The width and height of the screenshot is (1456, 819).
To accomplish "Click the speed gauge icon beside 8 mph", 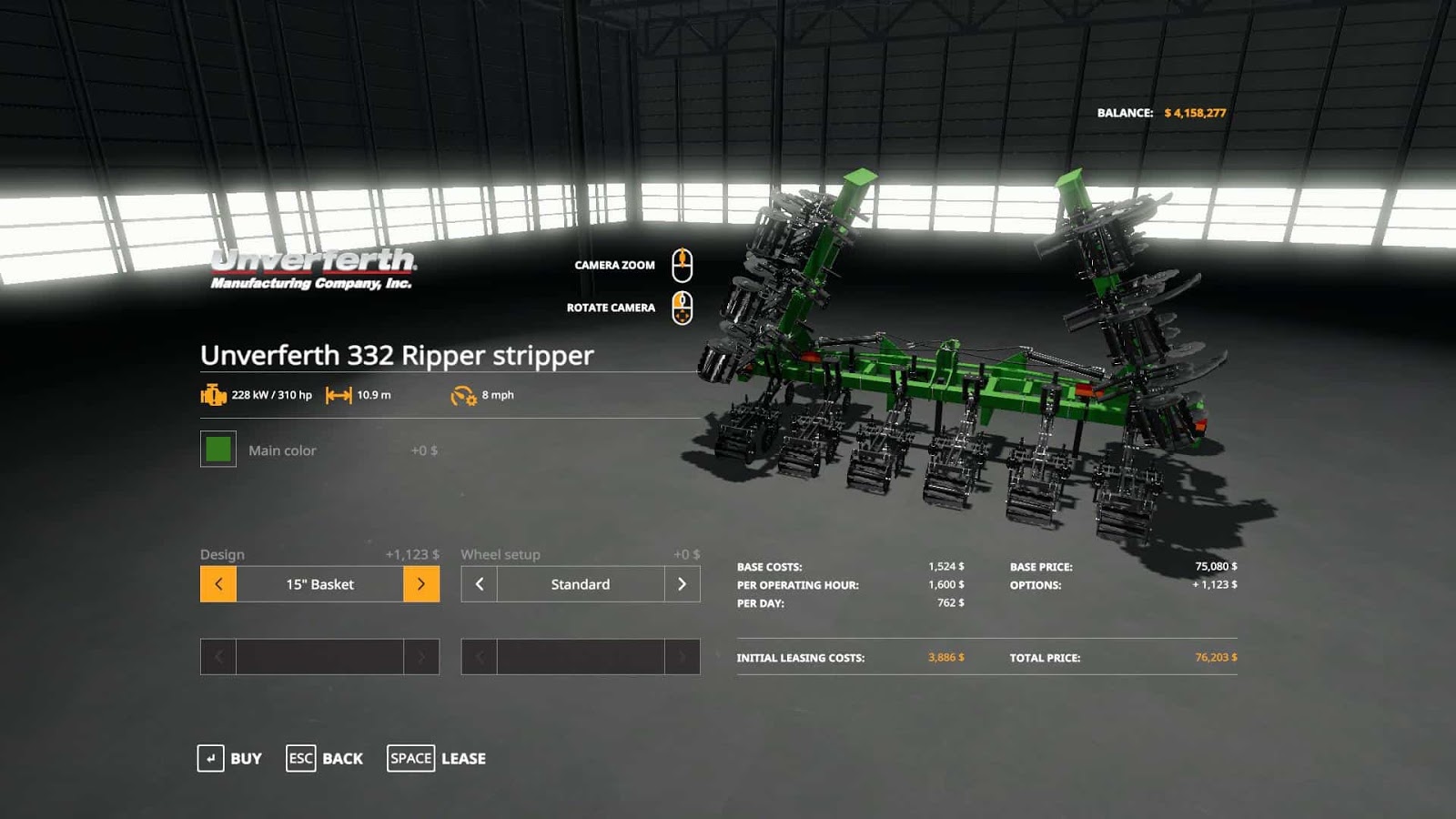I will point(462,395).
